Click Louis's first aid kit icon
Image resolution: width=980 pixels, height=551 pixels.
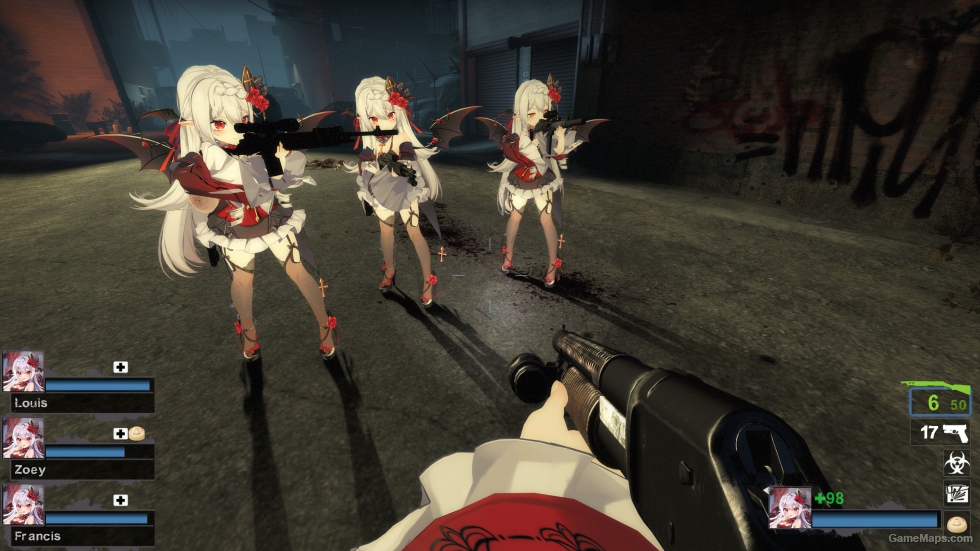tap(121, 367)
